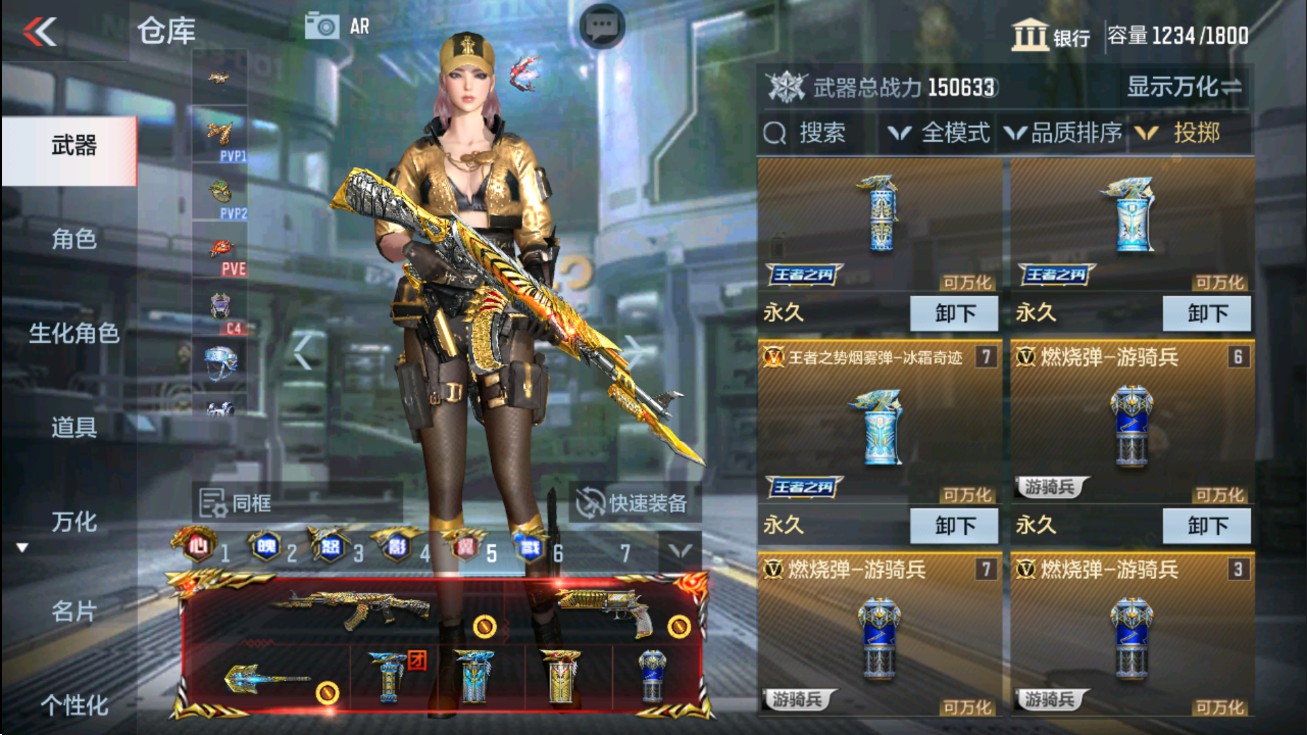The height and width of the screenshot is (735, 1307).
Task: Open the 品质排序 quality sort dropdown
Action: click(1070, 131)
